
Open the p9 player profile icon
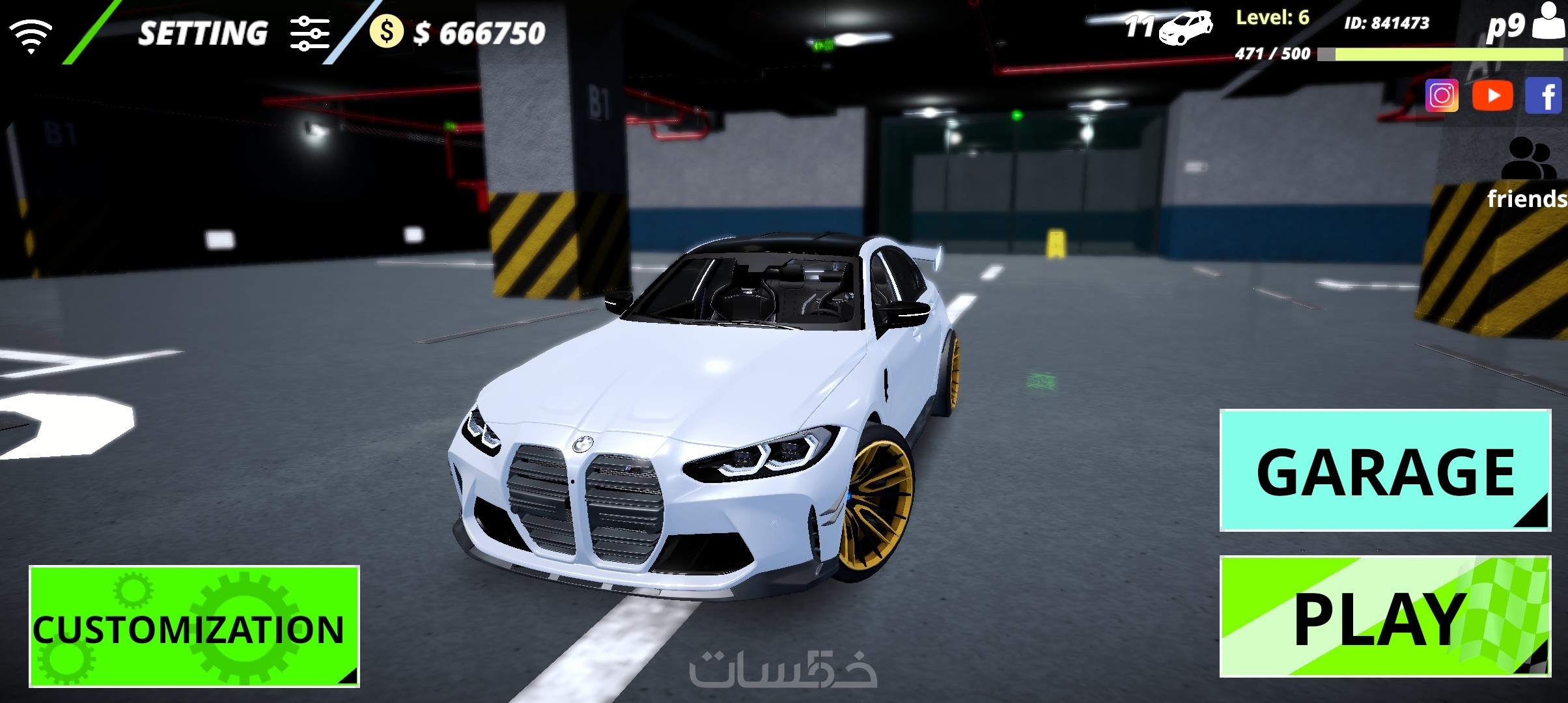(x=1548, y=23)
